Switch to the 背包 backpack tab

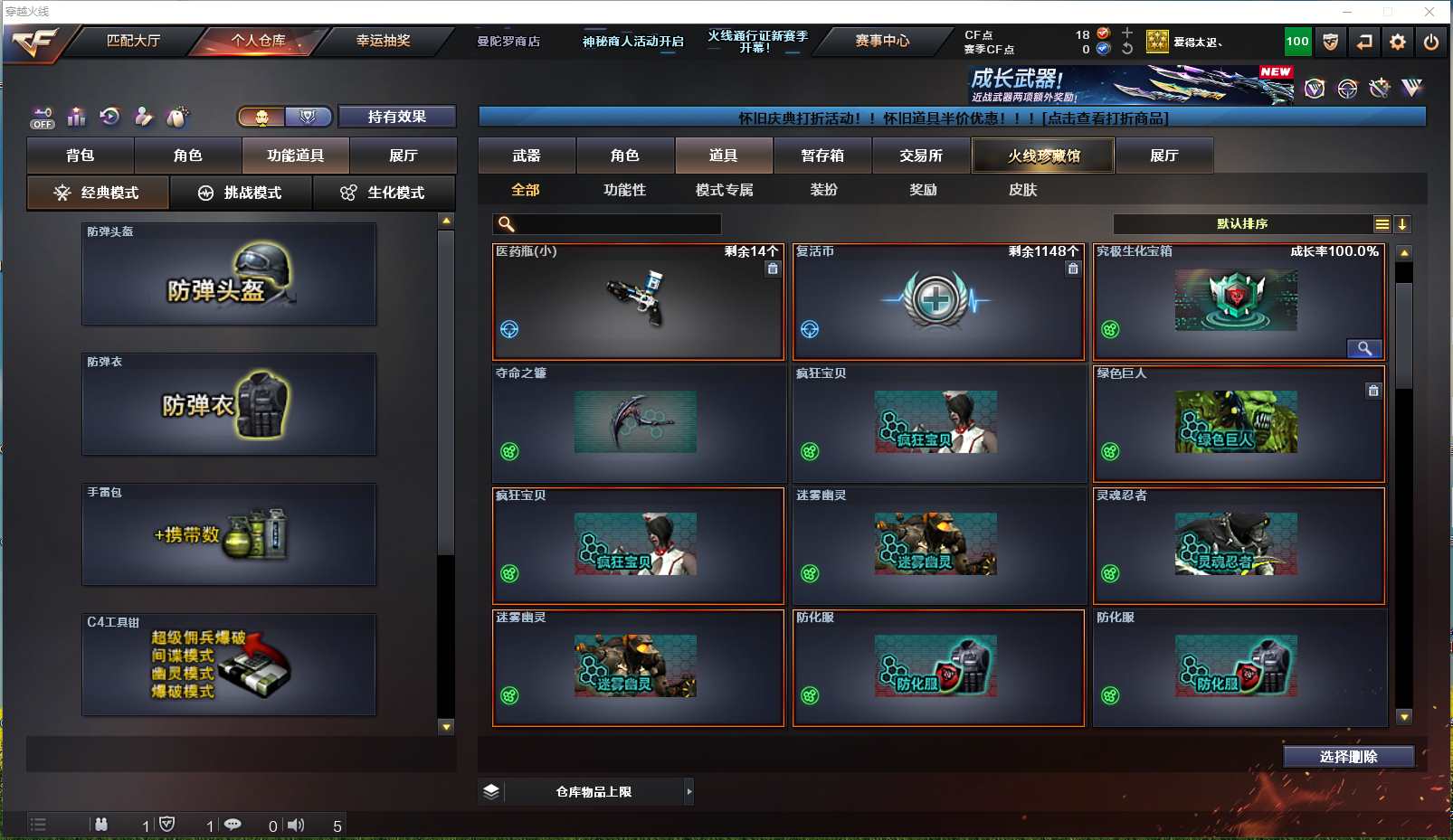click(81, 156)
